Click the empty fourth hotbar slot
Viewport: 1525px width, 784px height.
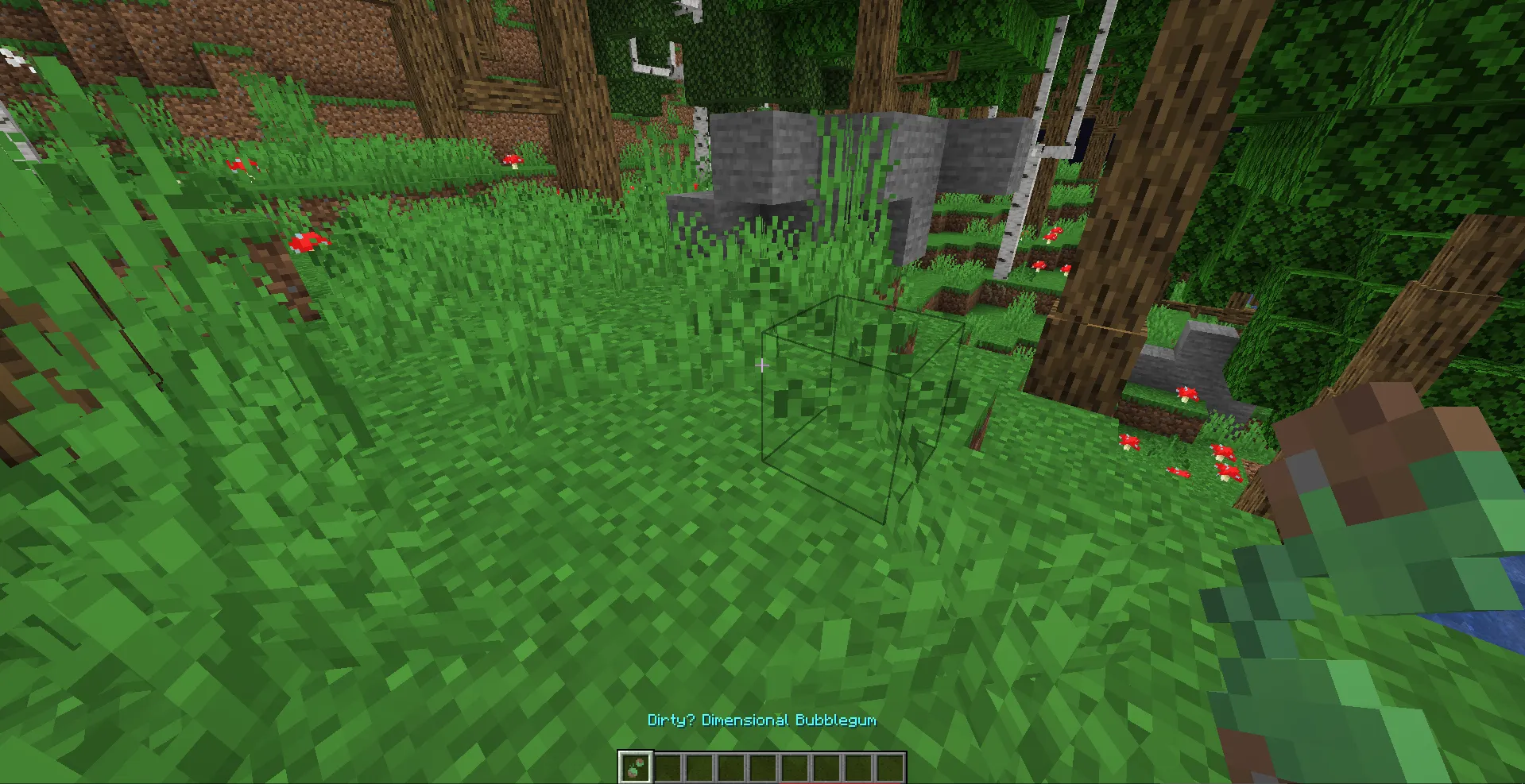point(733,765)
